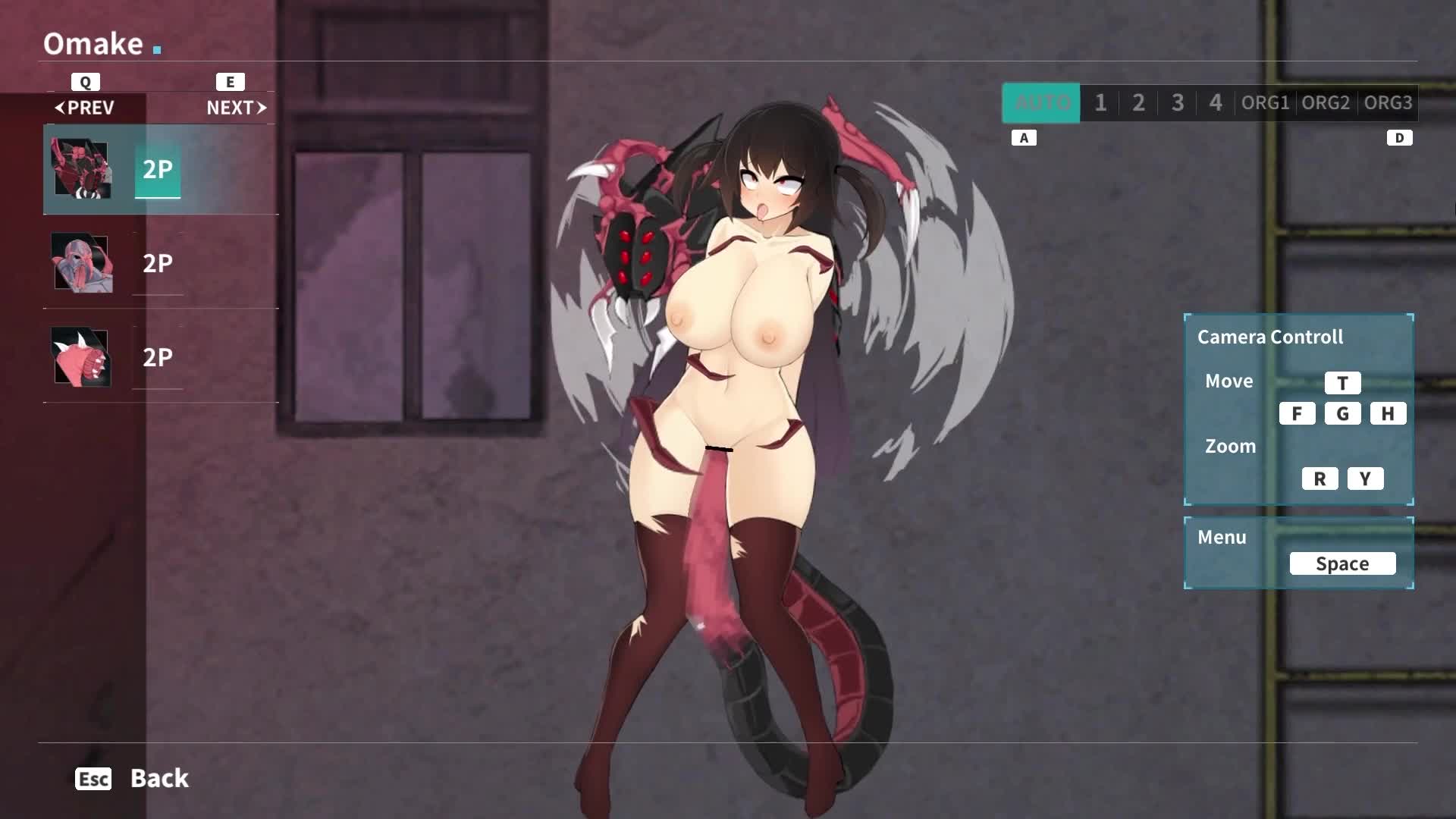Select the highlighted 2P entry with spider creature thumbnail
Image resolution: width=1456 pixels, height=819 pixels.
click(158, 169)
